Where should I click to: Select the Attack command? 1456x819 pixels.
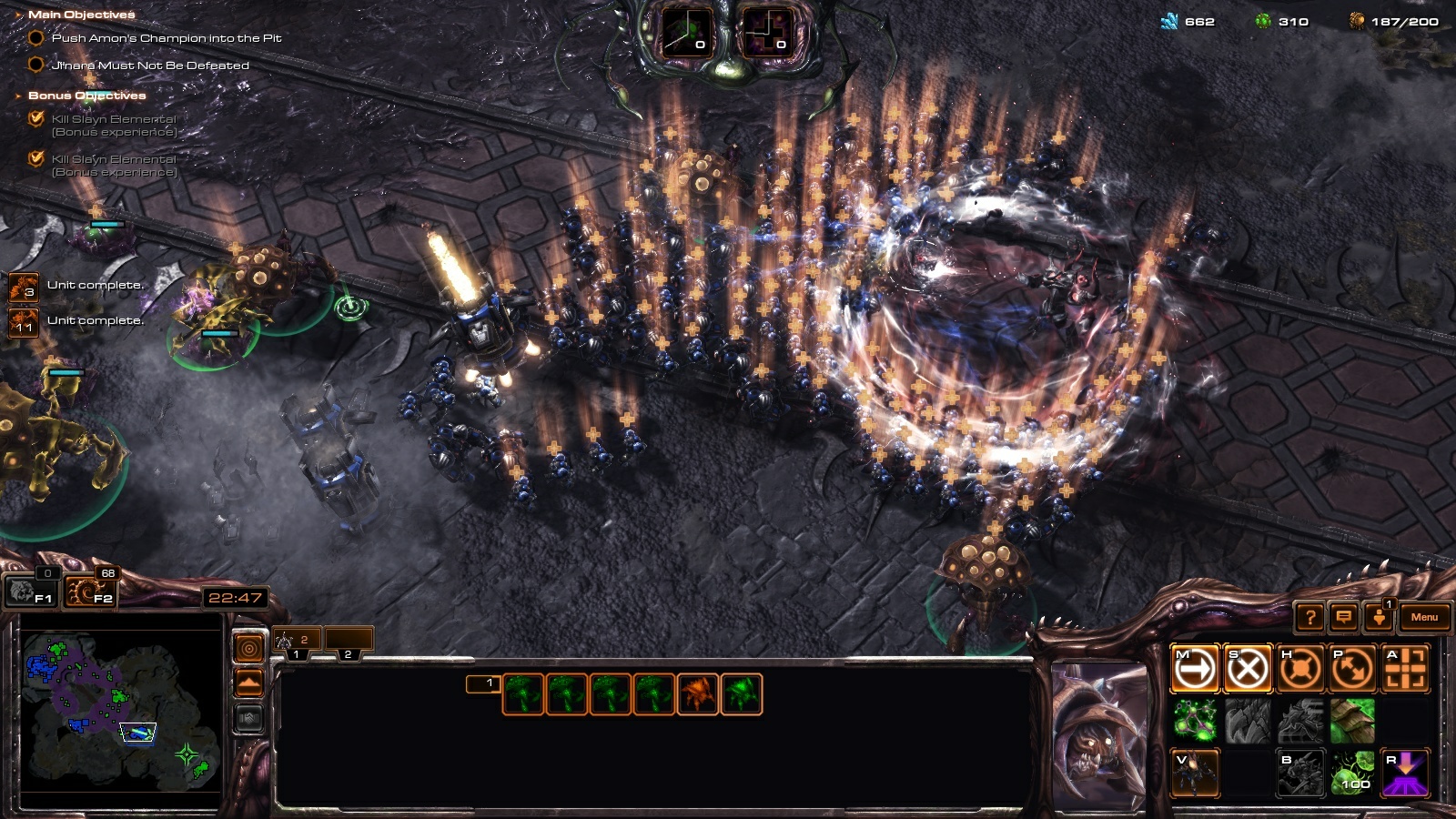pos(1405,670)
